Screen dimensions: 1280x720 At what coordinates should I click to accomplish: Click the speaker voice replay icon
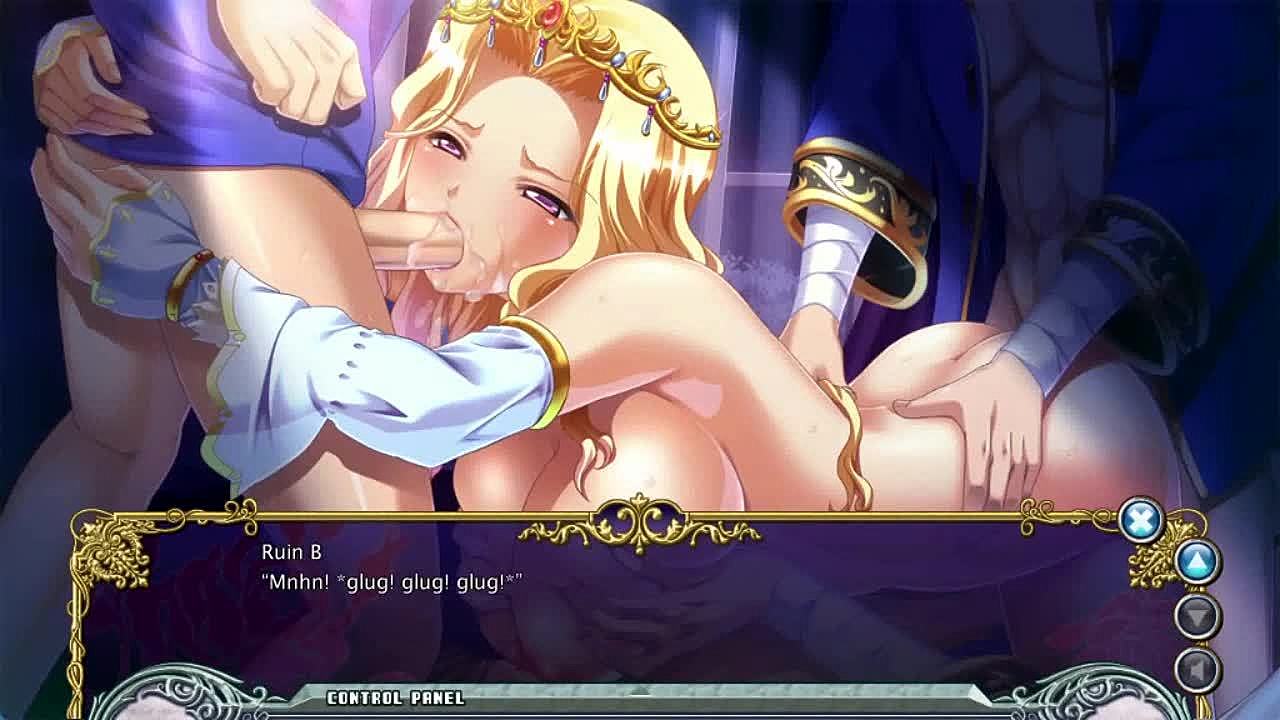[x=1197, y=668]
